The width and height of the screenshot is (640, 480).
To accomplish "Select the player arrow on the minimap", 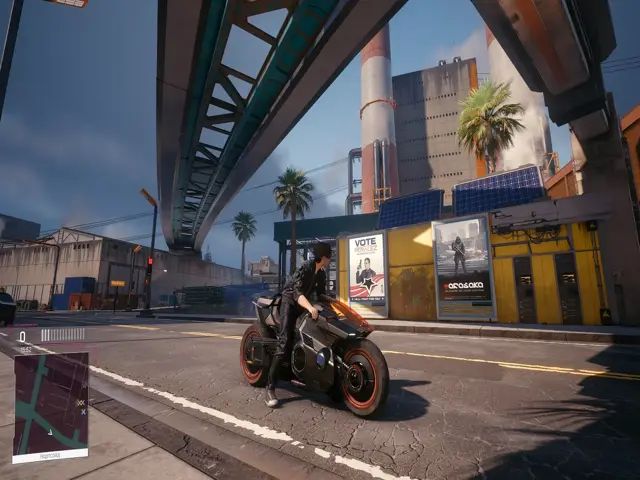I will click(49, 431).
